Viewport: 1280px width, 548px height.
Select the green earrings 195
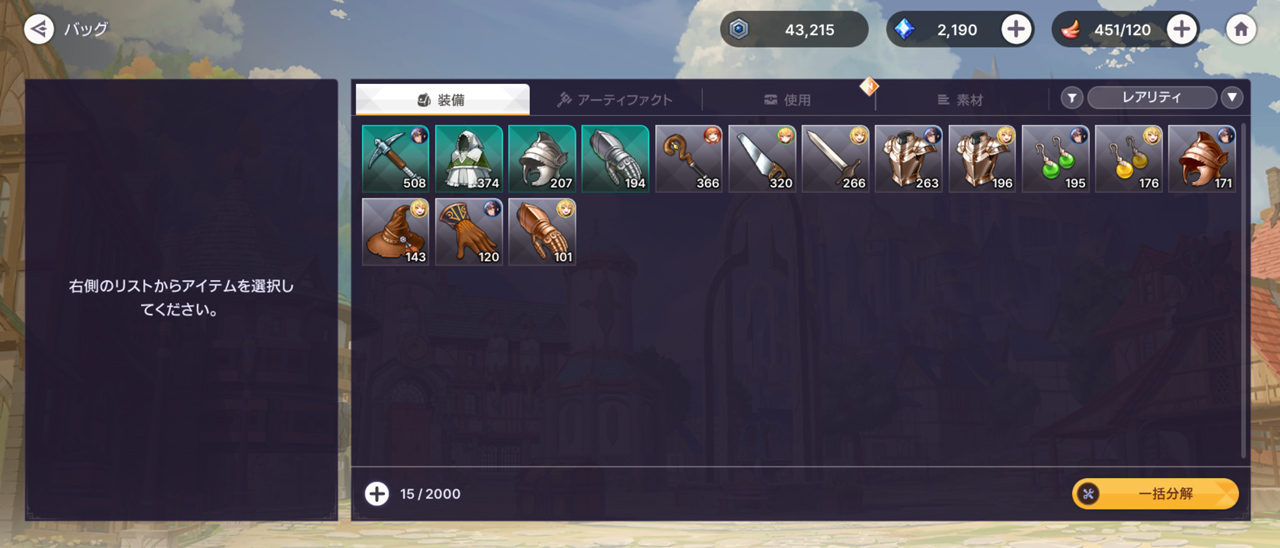click(1055, 158)
